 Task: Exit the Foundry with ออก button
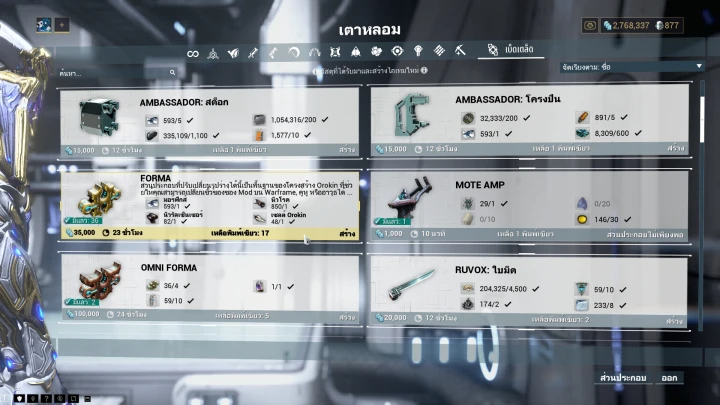click(669, 379)
